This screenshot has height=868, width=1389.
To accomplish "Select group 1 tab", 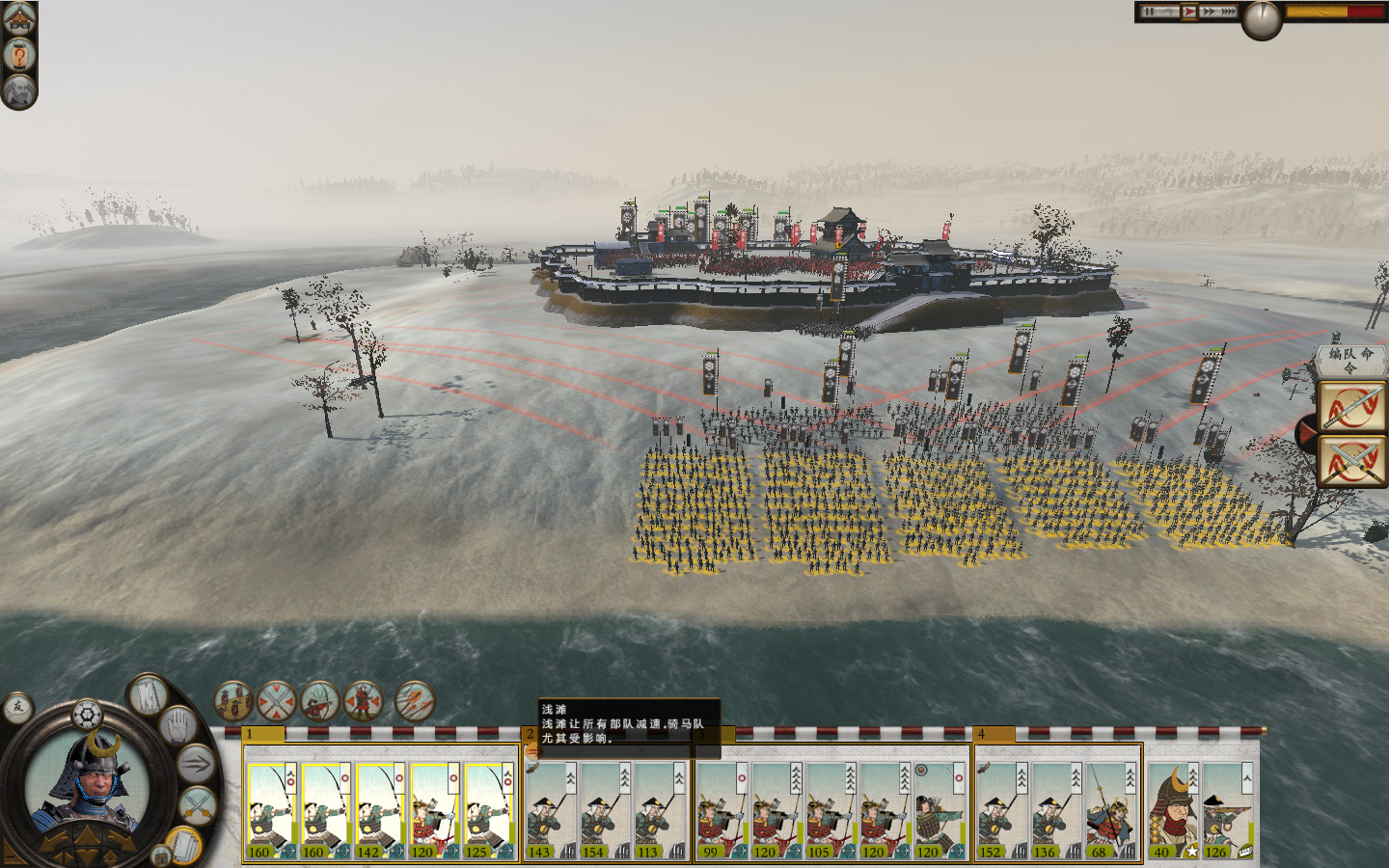I will (264, 734).
